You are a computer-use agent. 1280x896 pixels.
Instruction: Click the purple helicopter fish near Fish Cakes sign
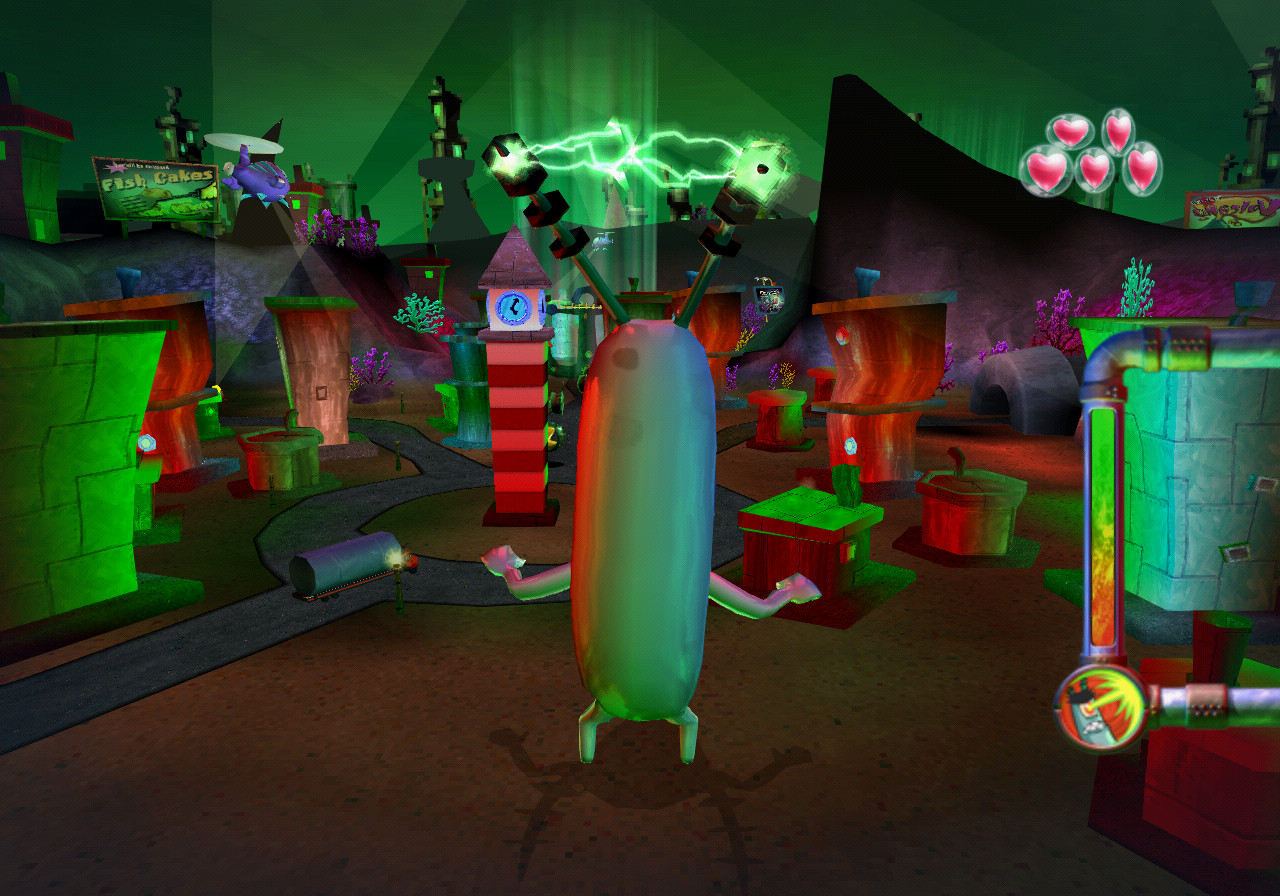pos(258,178)
